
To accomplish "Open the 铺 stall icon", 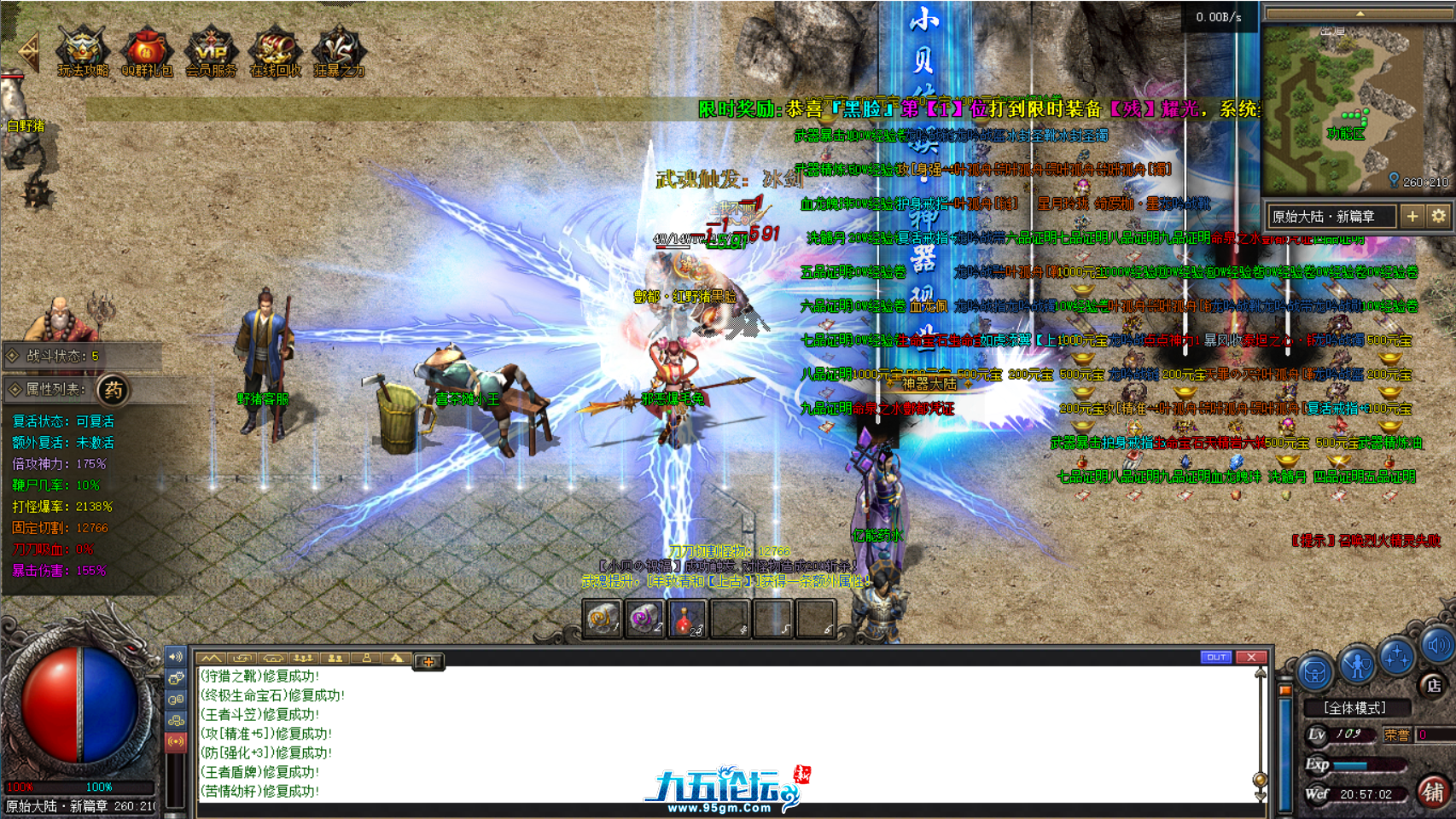I will coord(1432,793).
